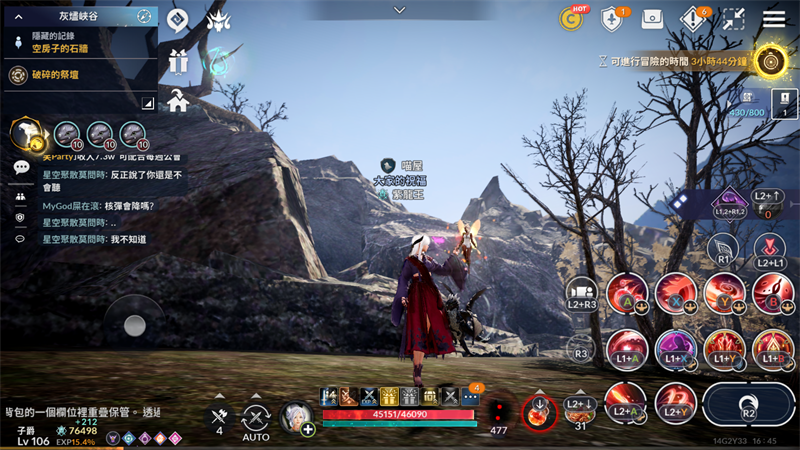Open the wallet icon in top bar
Screen dimensions: 800x450
652,19
